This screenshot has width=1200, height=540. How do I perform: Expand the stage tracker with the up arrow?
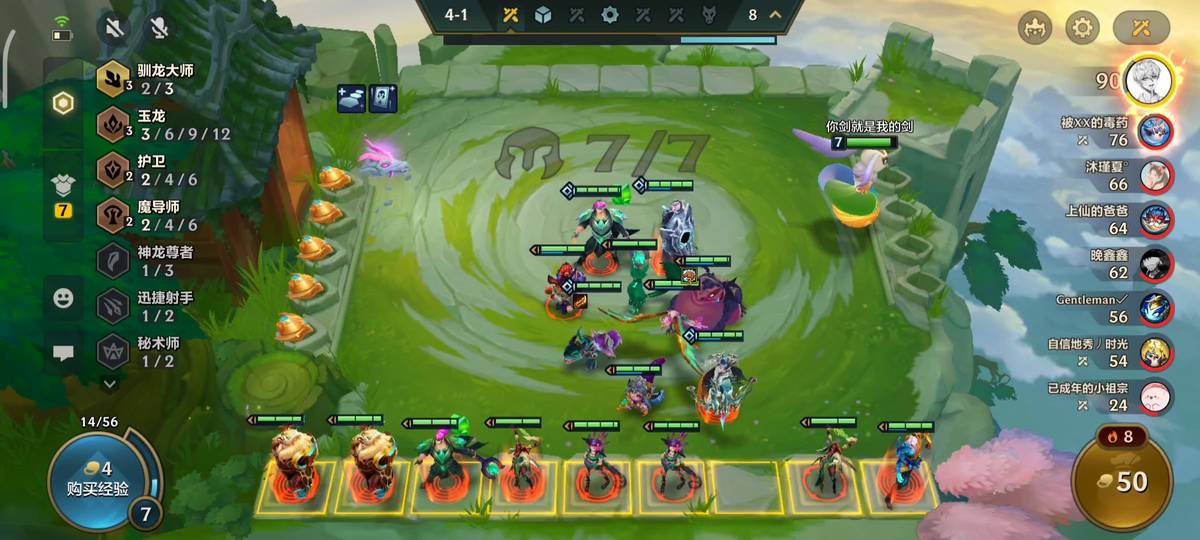774,14
